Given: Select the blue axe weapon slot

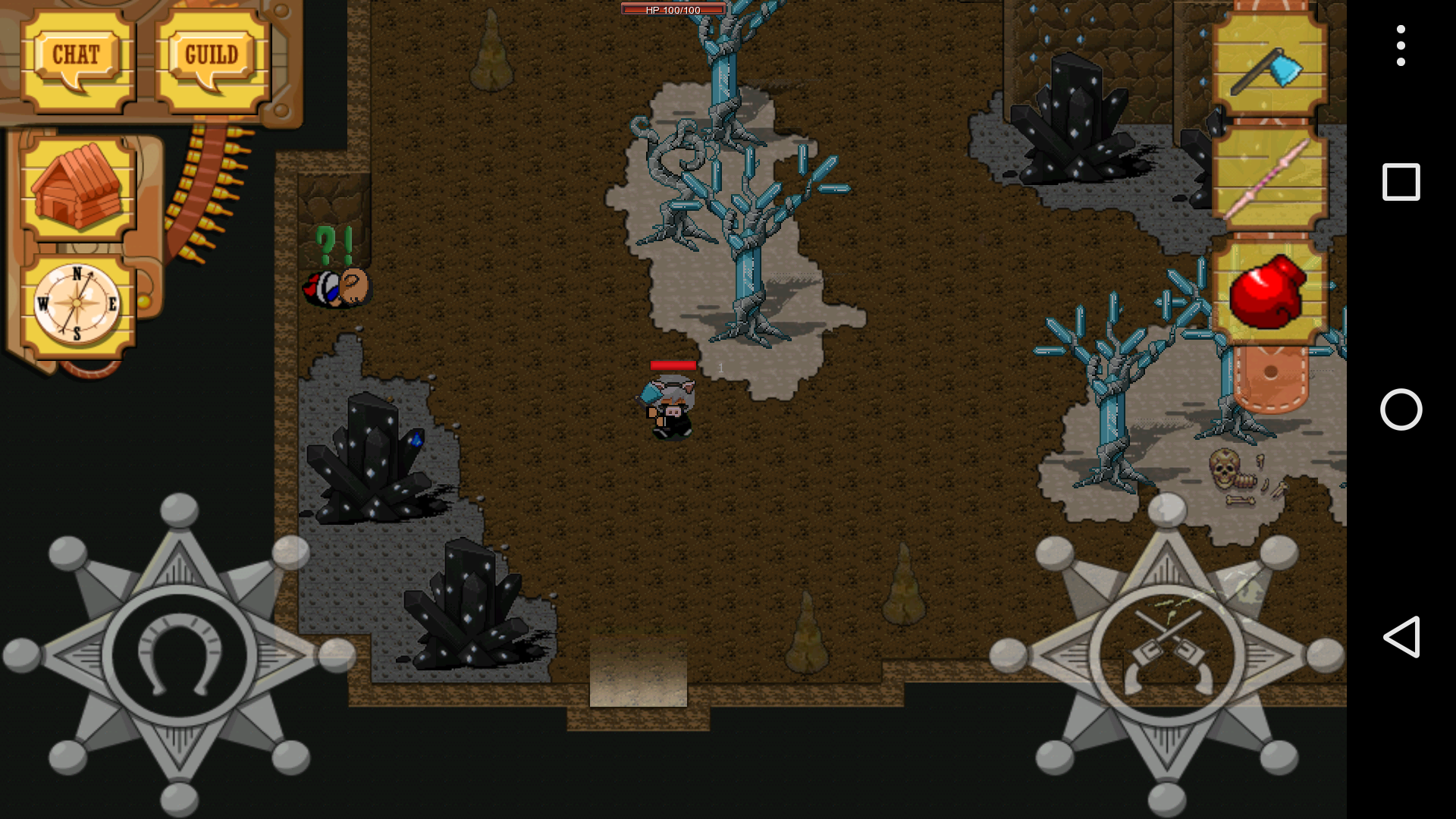Looking at the screenshot, I should coord(1269,64).
